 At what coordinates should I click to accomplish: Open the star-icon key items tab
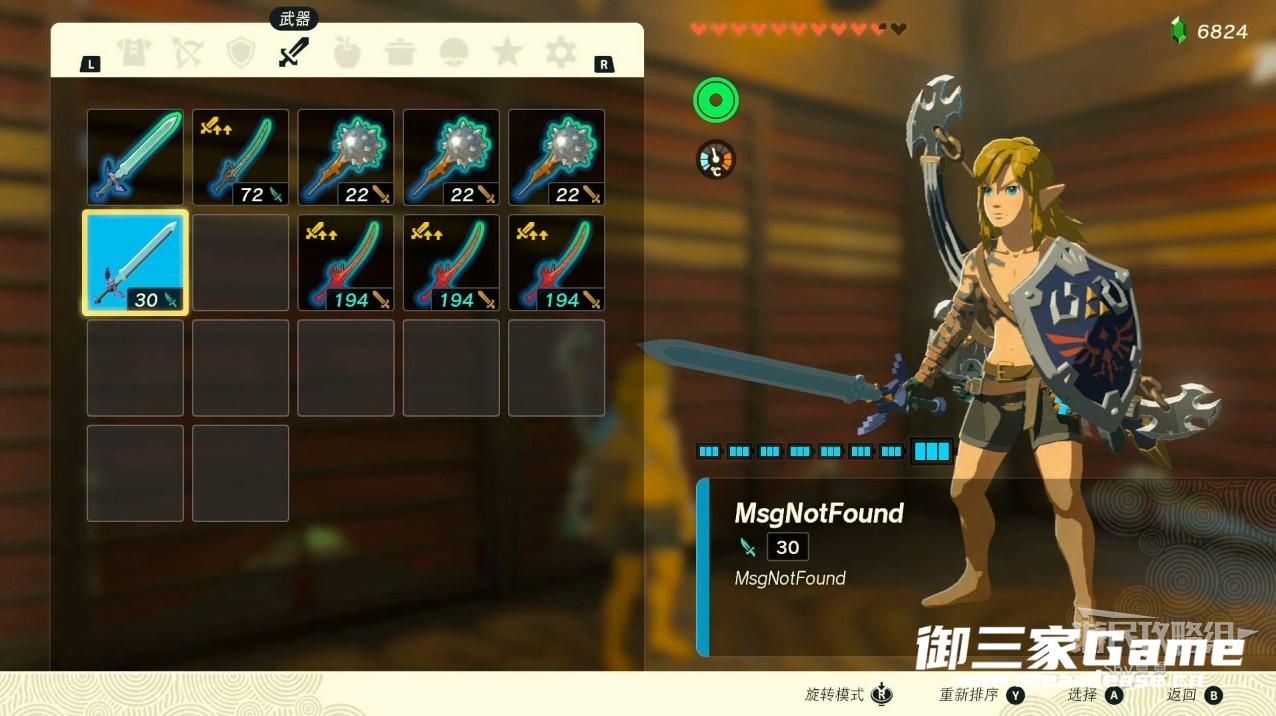tap(507, 52)
